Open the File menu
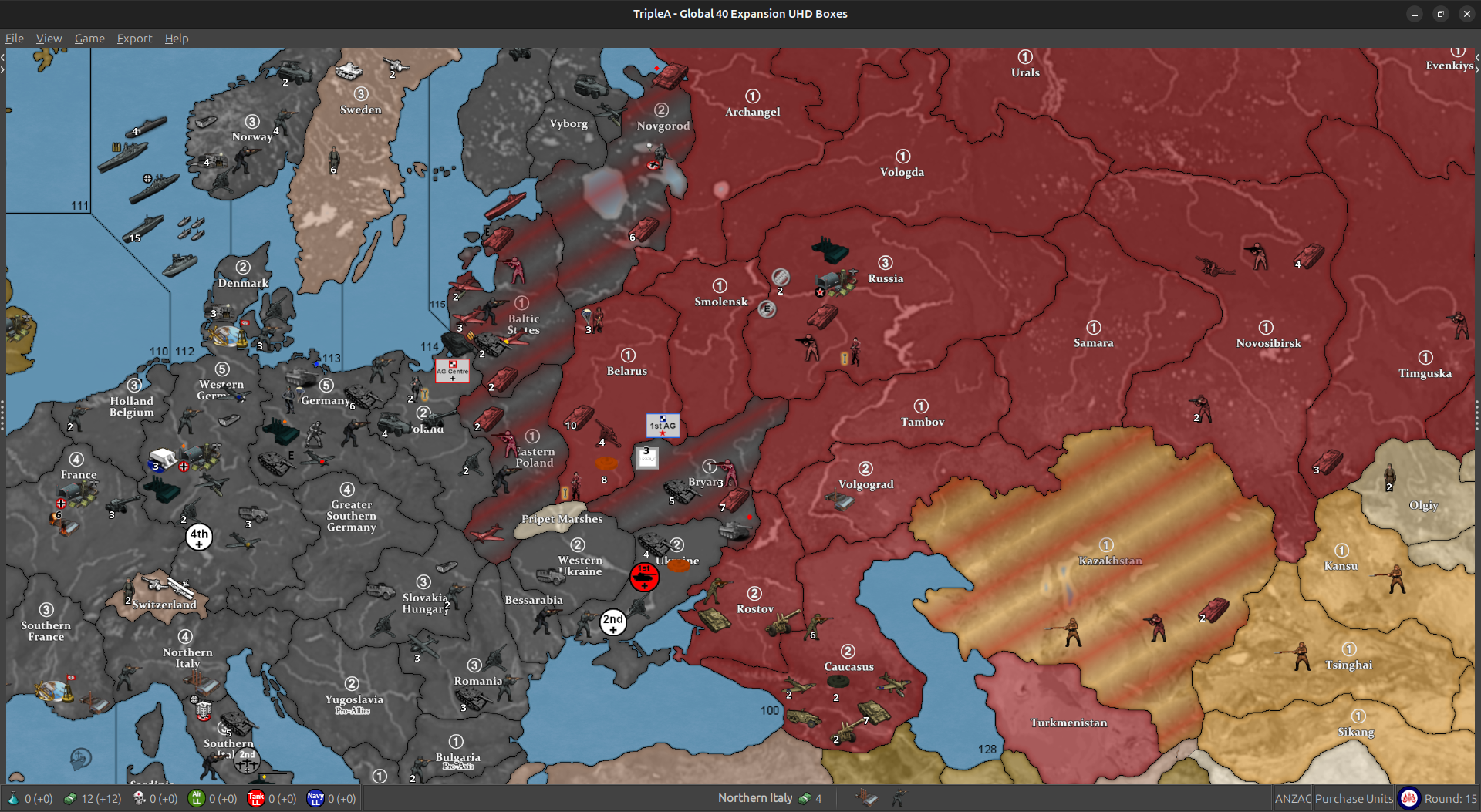Screen dimensions: 1481x812 (14, 39)
